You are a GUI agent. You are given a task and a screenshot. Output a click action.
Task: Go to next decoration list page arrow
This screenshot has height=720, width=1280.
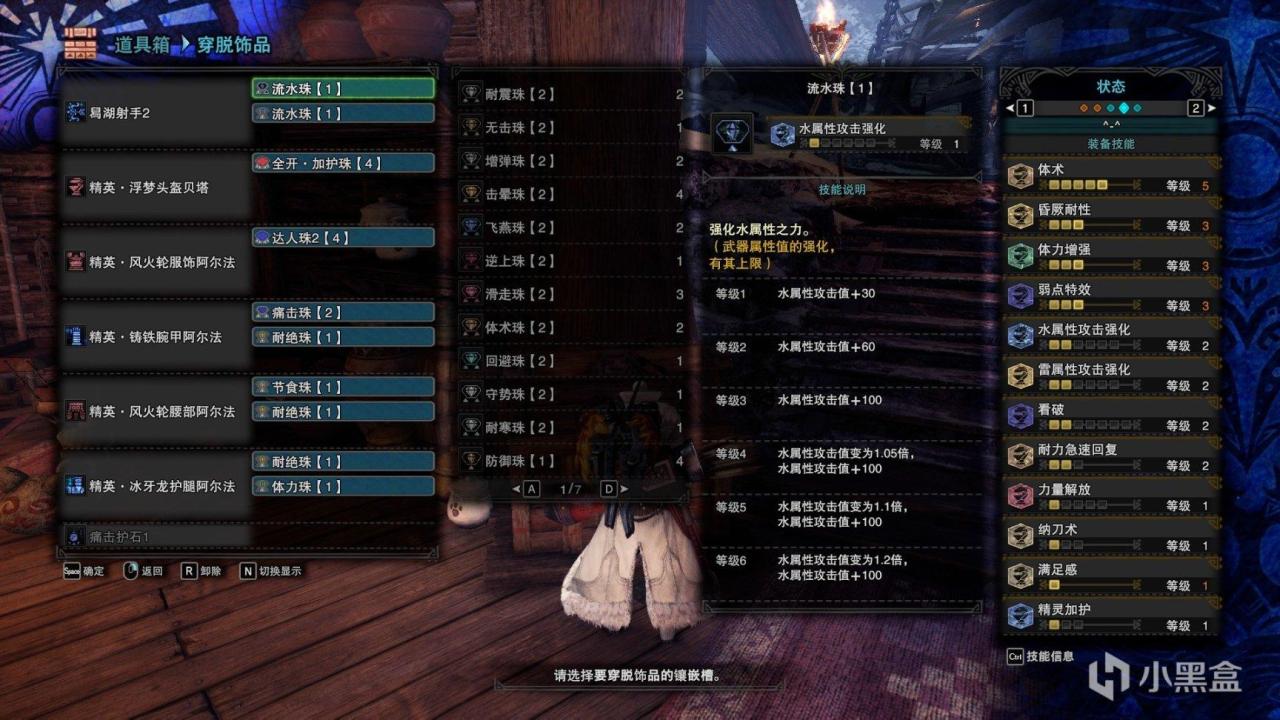point(623,489)
